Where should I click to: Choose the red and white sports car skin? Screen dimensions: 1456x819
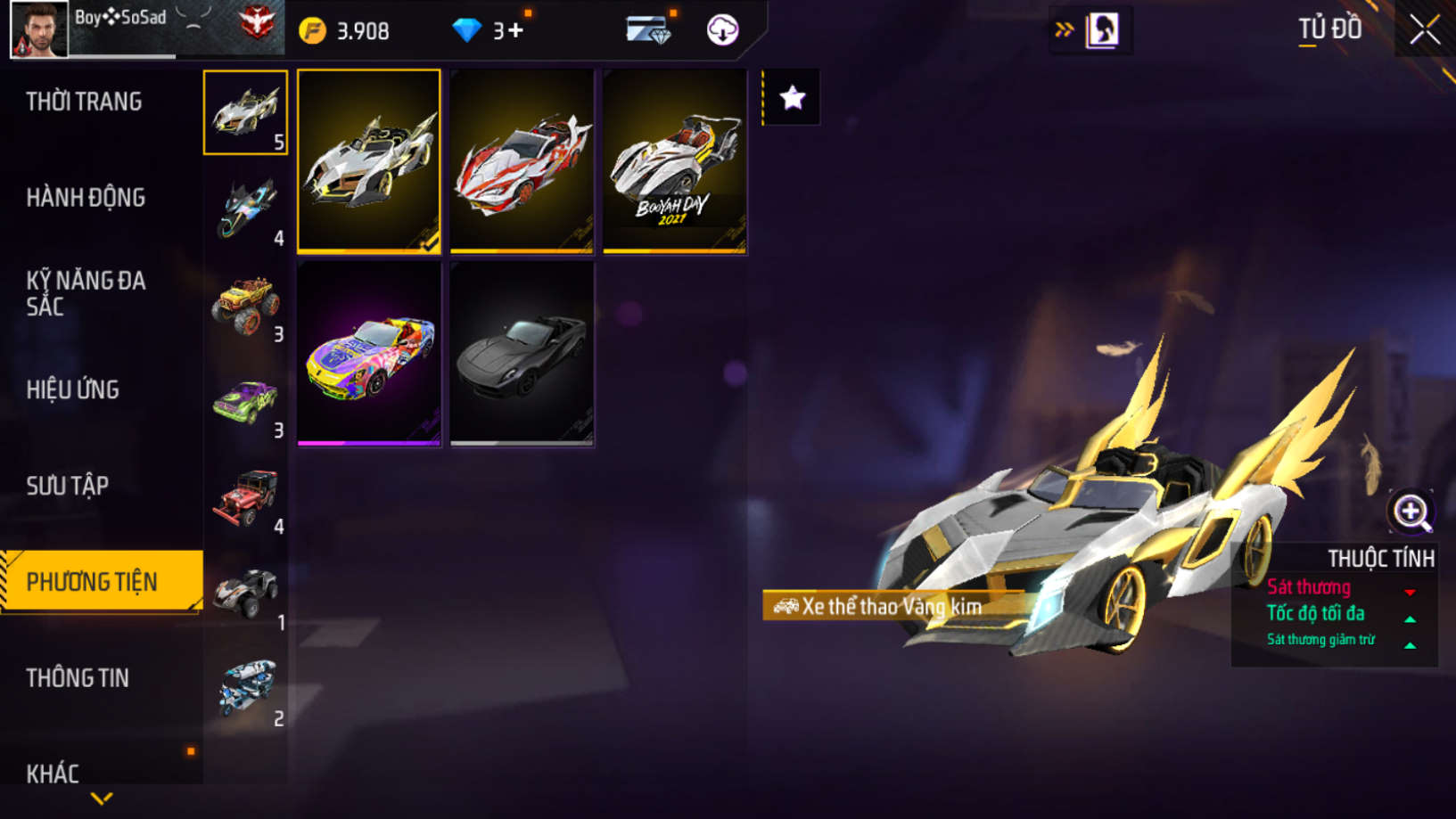click(522, 161)
